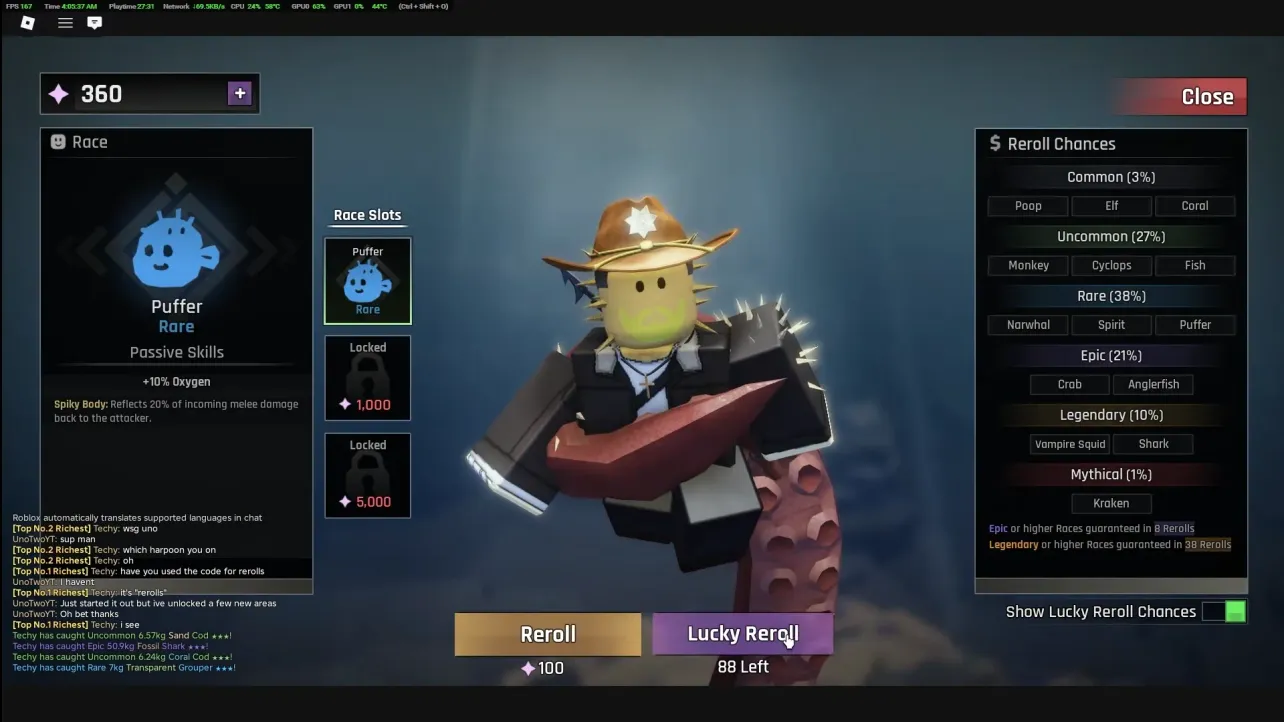The height and width of the screenshot is (722, 1284).
Task: Click the lock icon on the 1,000 gem slot
Action: click(367, 373)
